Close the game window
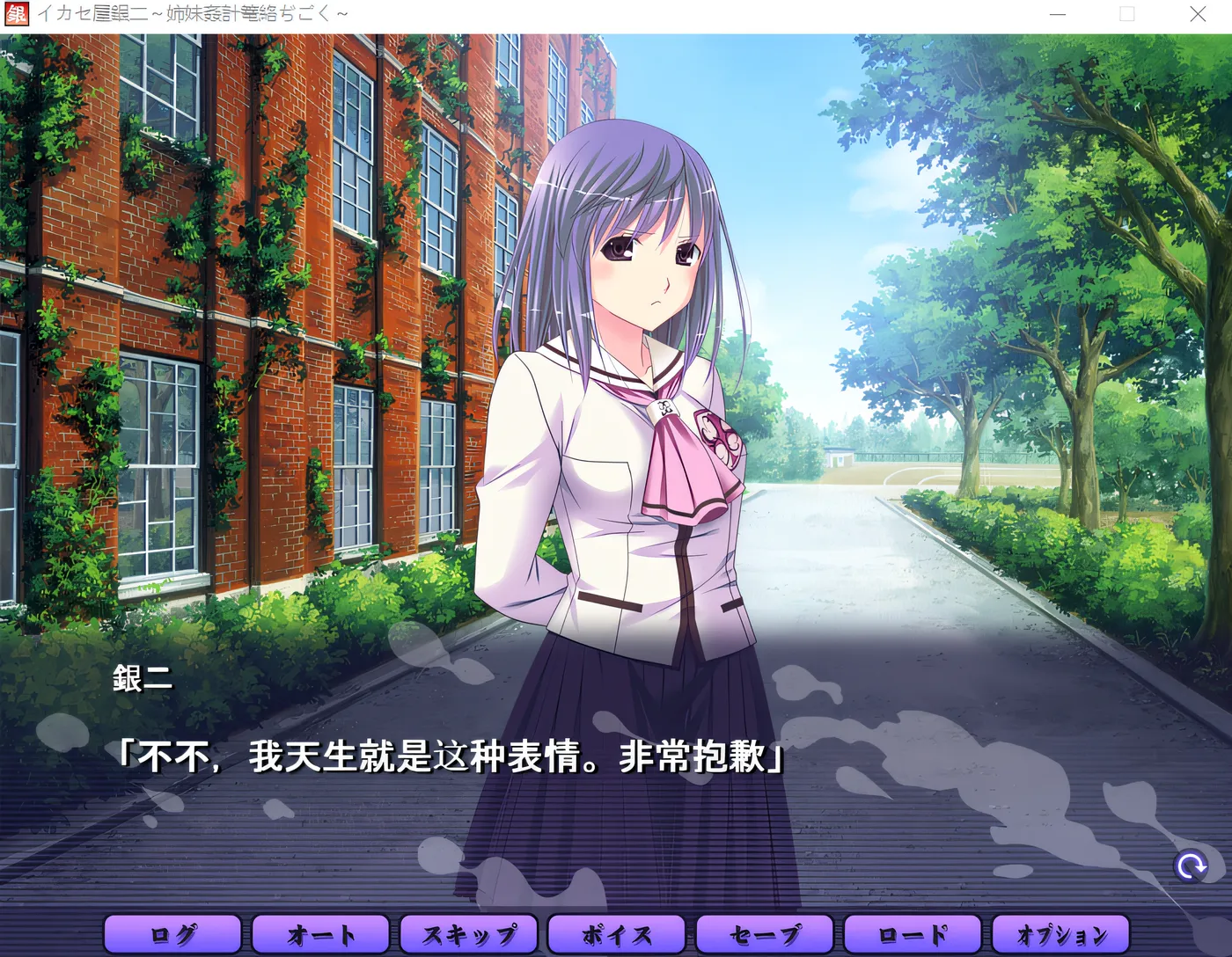This screenshot has width=1232, height=957. tap(1199, 13)
